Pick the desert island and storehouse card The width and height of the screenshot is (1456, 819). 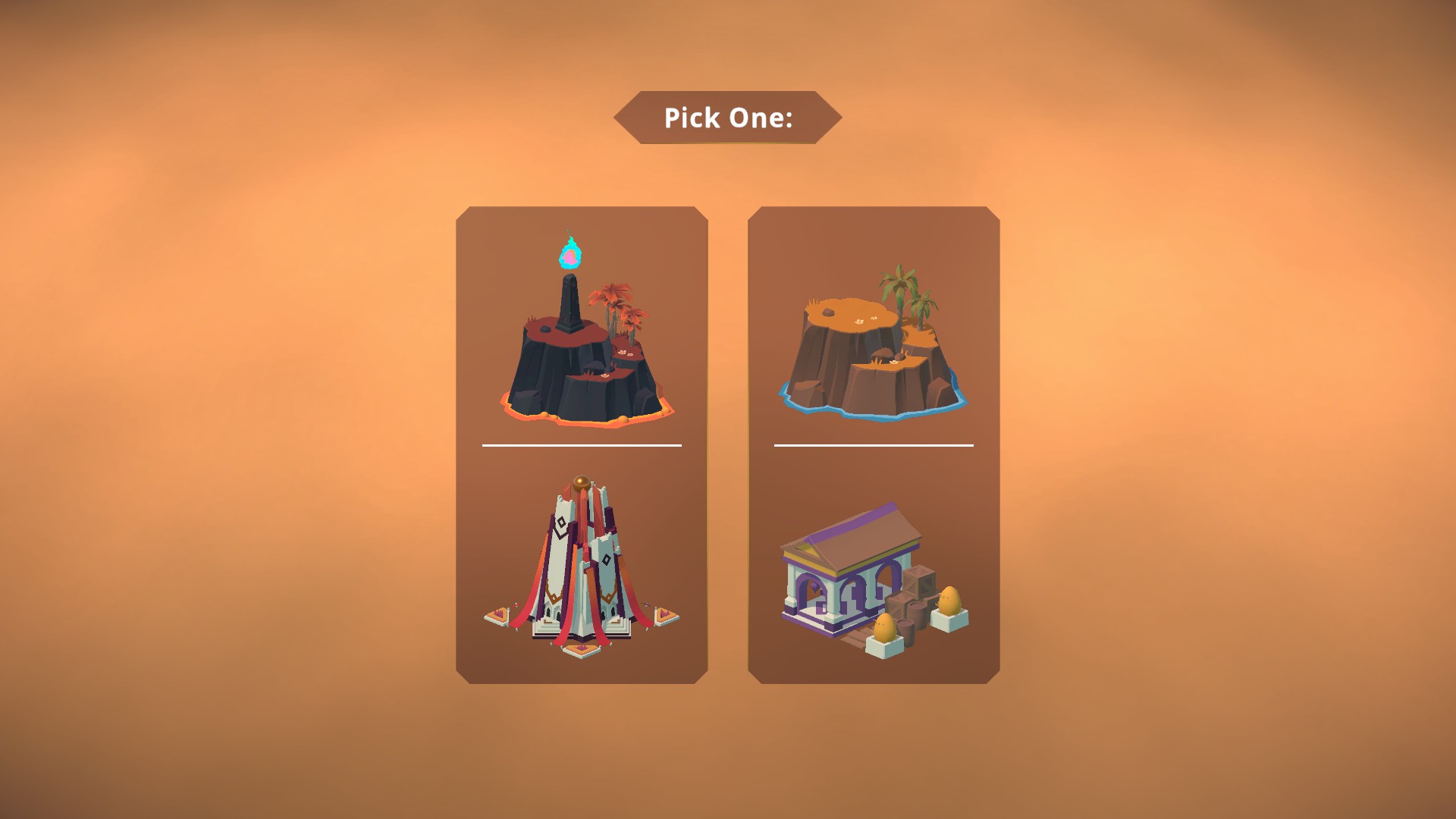click(x=874, y=445)
